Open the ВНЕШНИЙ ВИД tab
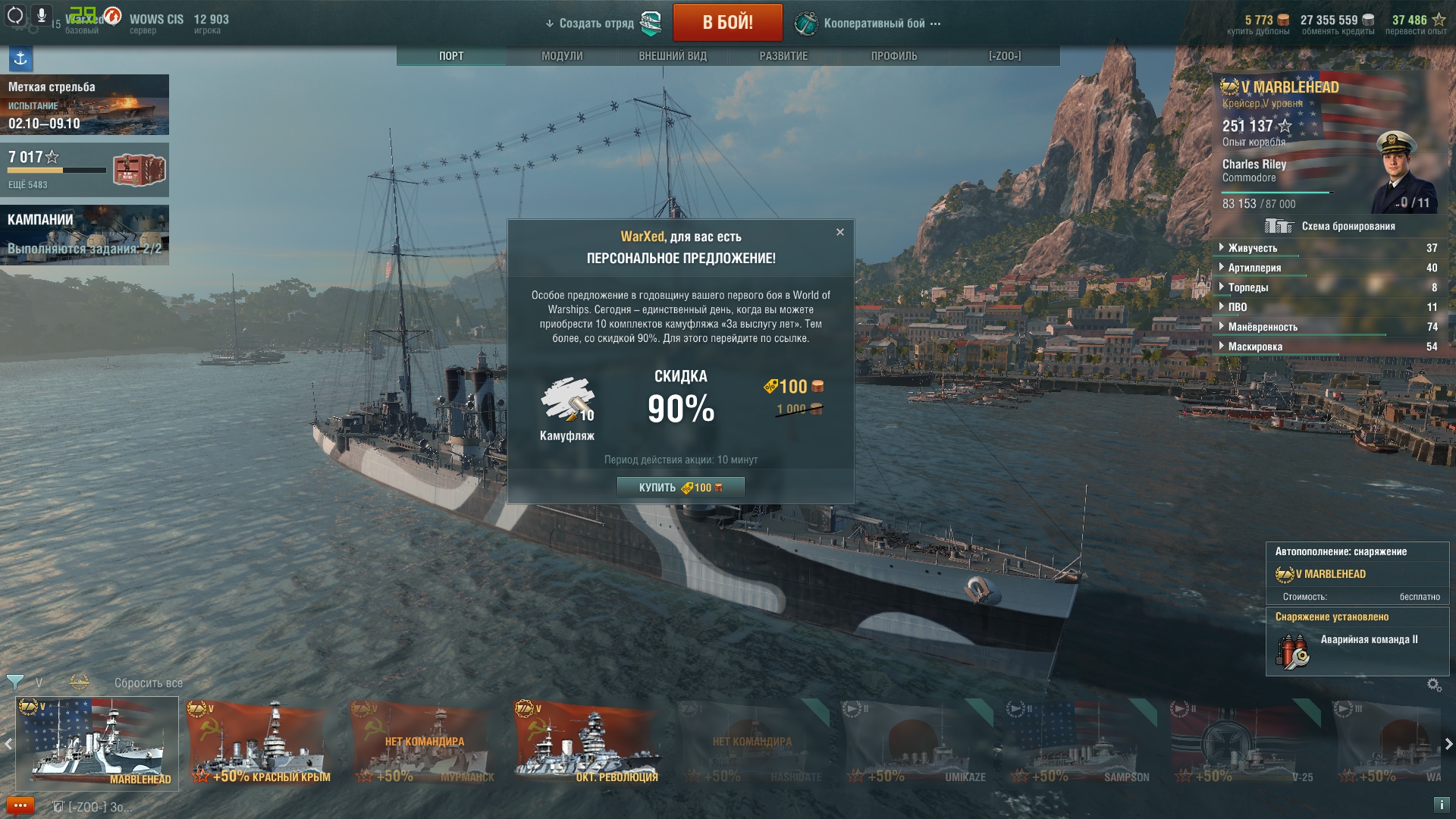This screenshot has height=819, width=1456. [673, 56]
